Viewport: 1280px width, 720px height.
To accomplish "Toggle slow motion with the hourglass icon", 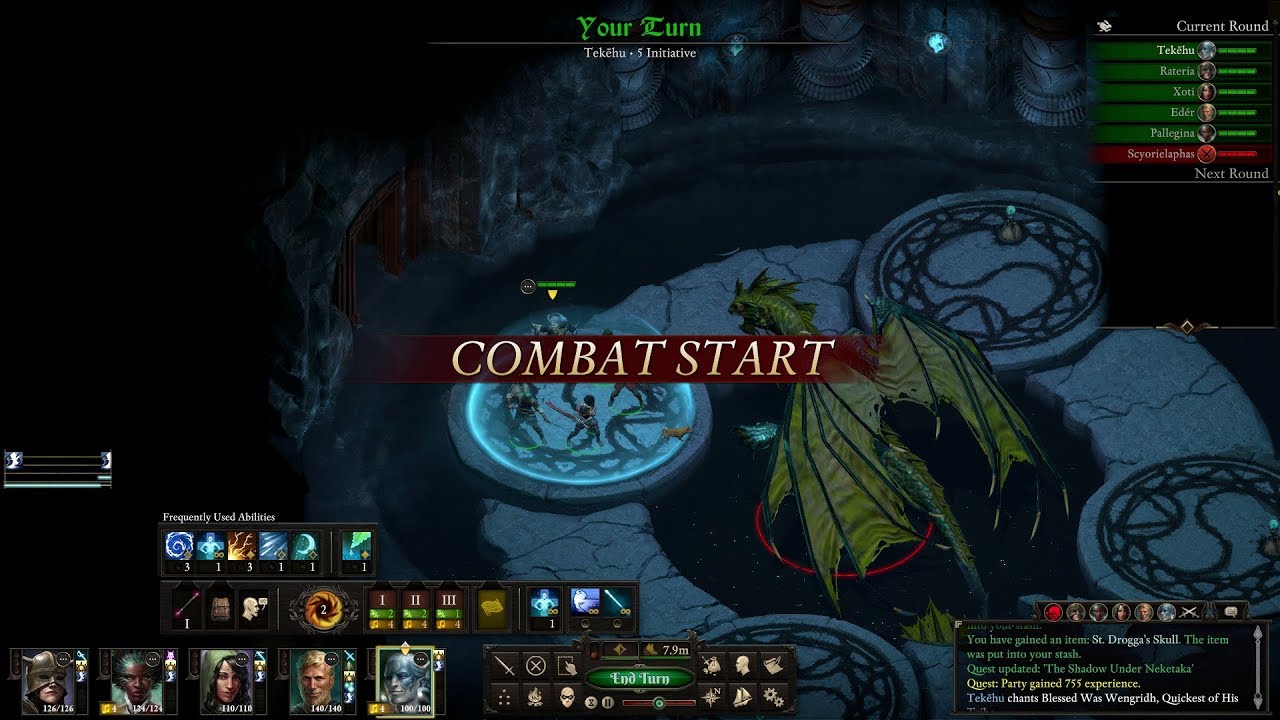I will (x=591, y=702).
